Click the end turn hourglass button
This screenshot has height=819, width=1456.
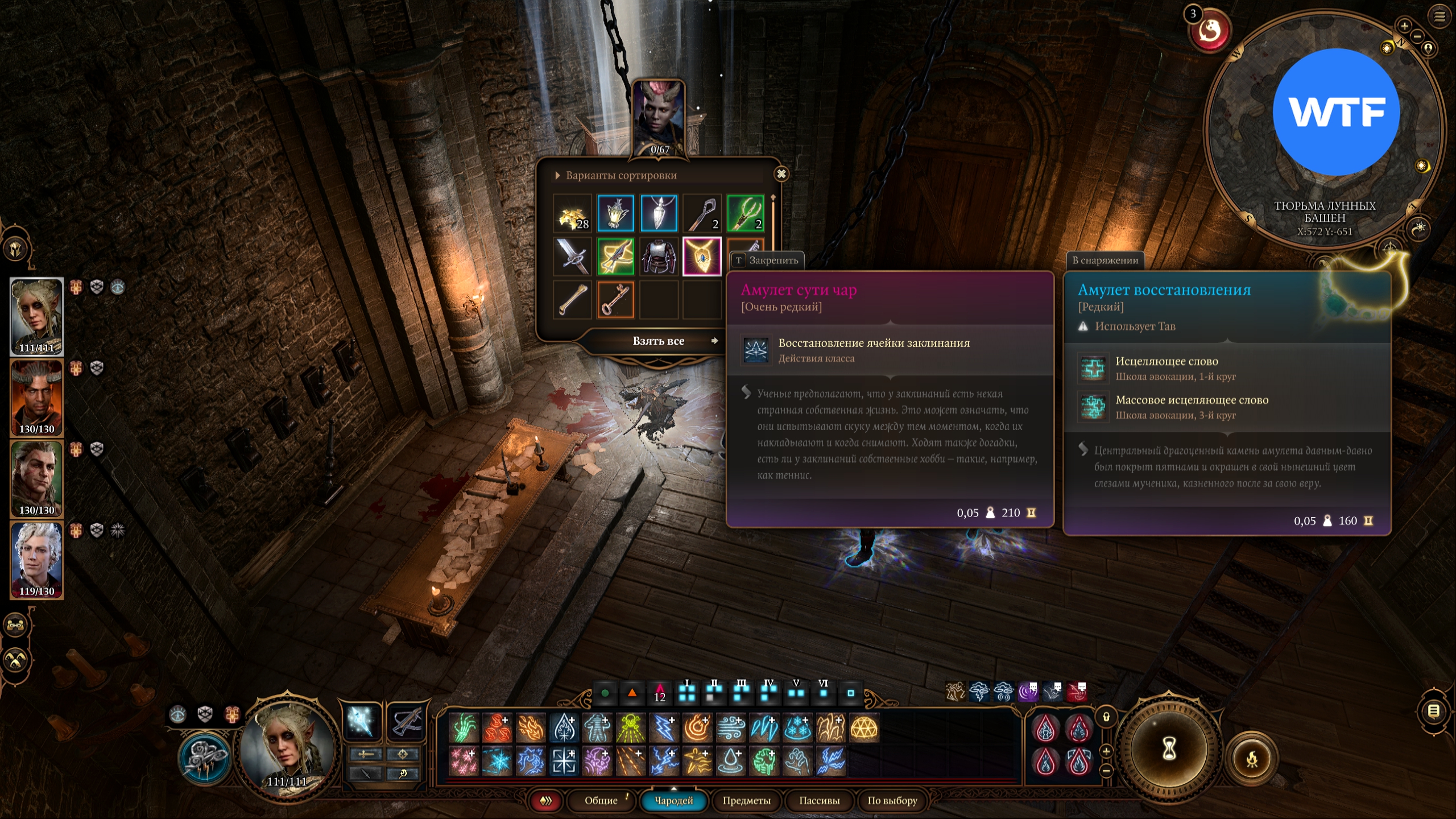[x=1169, y=749]
